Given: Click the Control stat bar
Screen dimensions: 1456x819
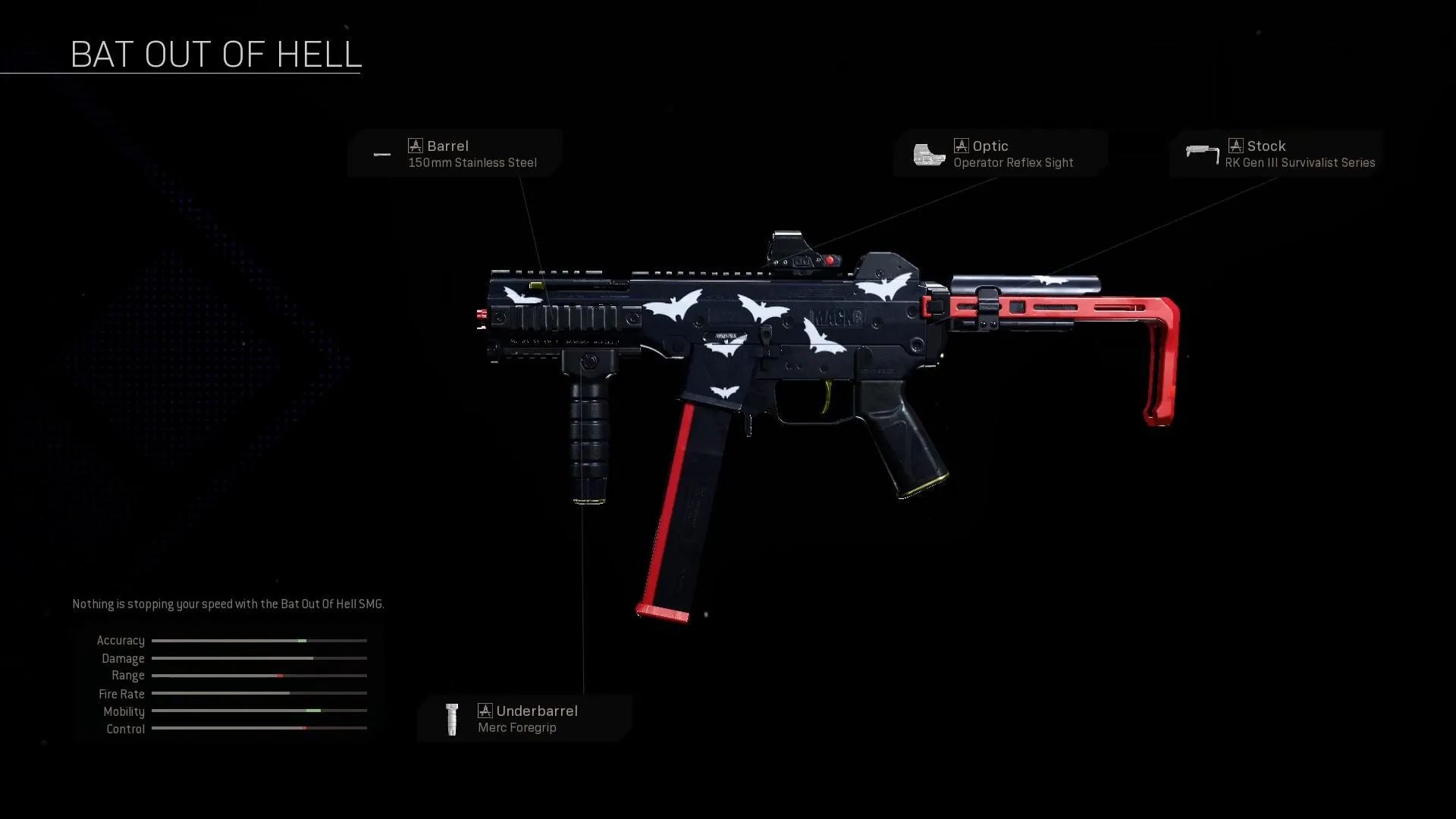Looking at the screenshot, I should point(259,729).
